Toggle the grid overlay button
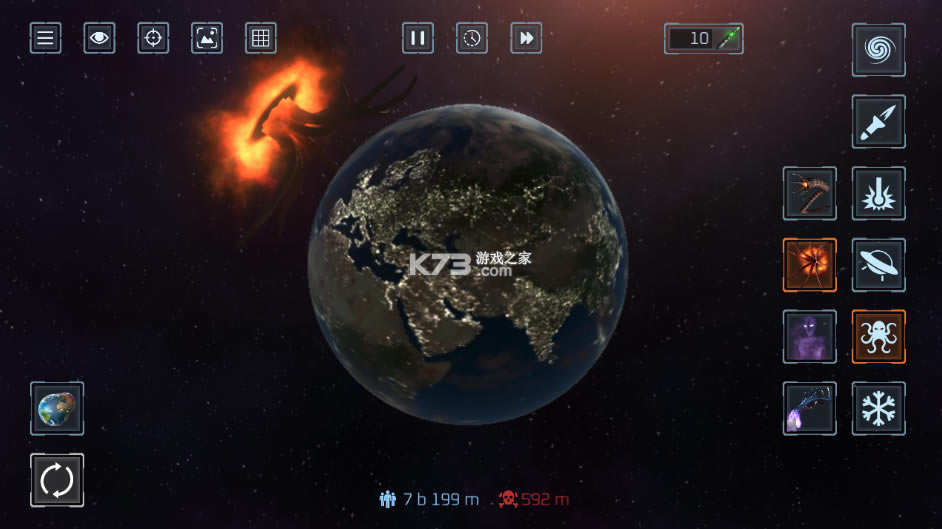The width and height of the screenshot is (942, 529). 261,39
